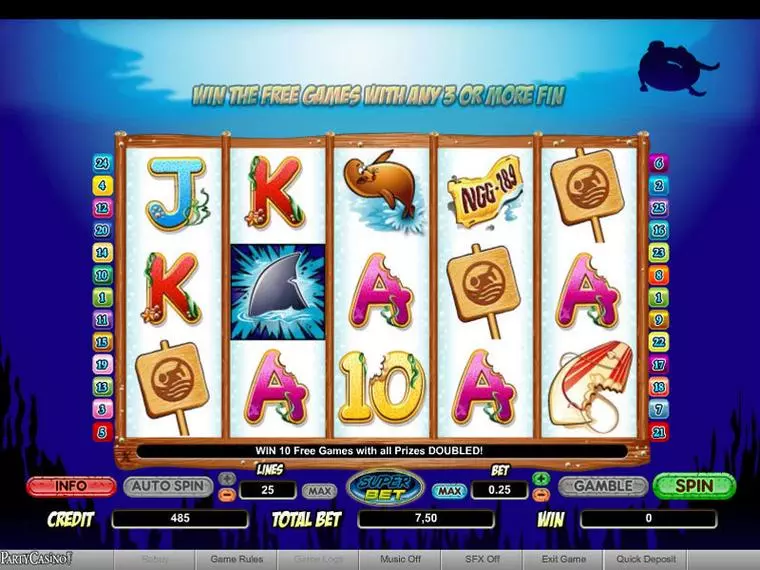Click the GAMBLE button
Image resolution: width=760 pixels, height=570 pixels.
[x=602, y=486]
